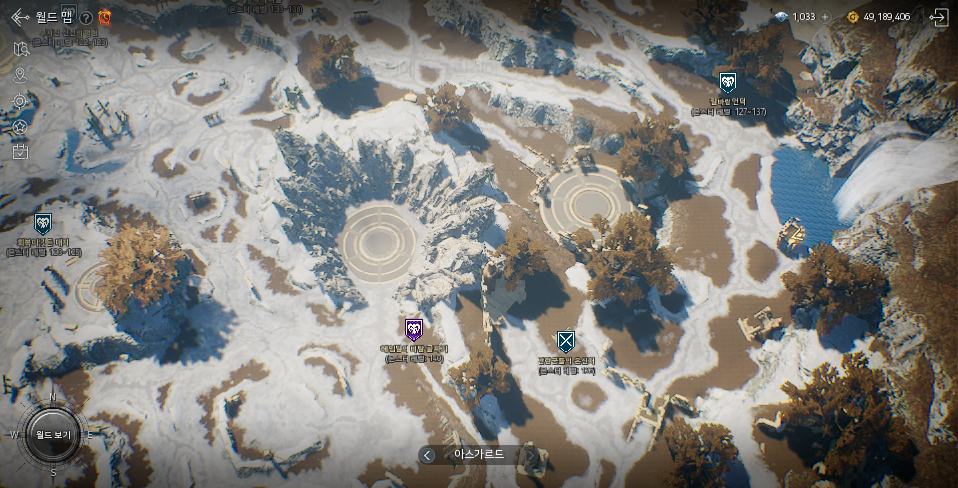This screenshot has width=958, height=488.
Task: Open the question mark help icon
Action: 86,17
